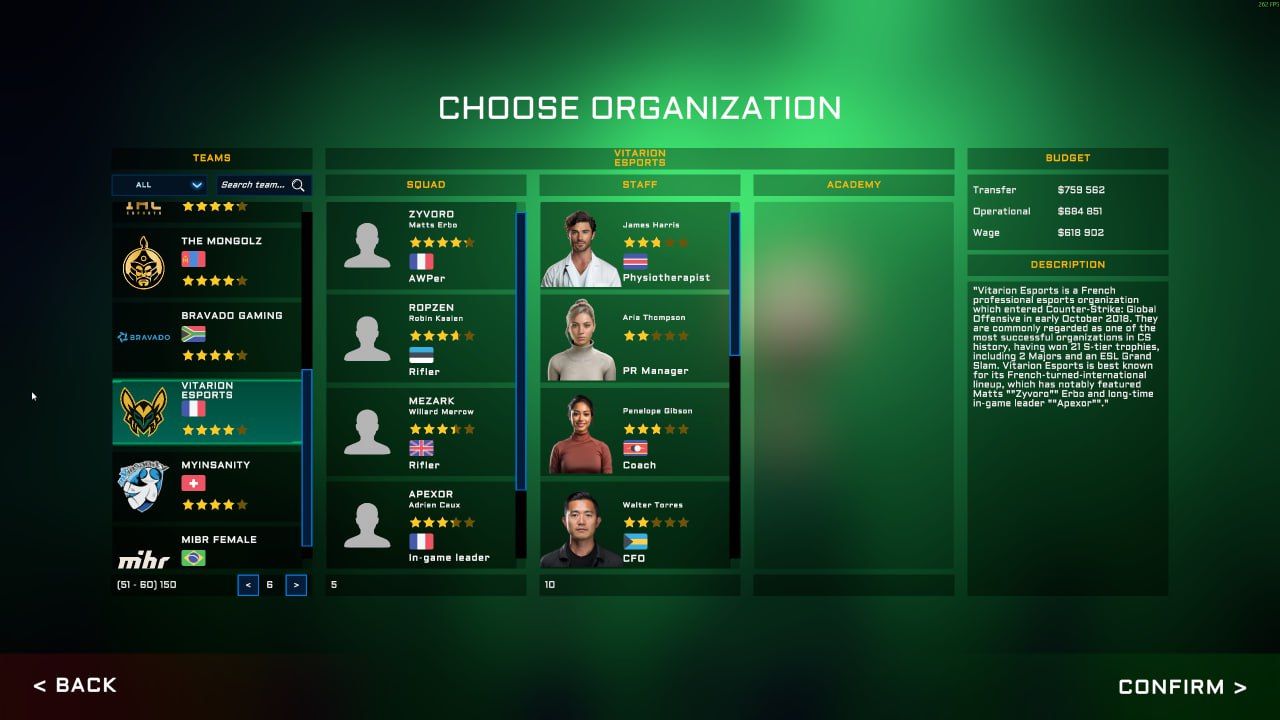Click the Bravado Gaming logo
Screen dimensions: 1280x720
pyautogui.click(x=146, y=335)
